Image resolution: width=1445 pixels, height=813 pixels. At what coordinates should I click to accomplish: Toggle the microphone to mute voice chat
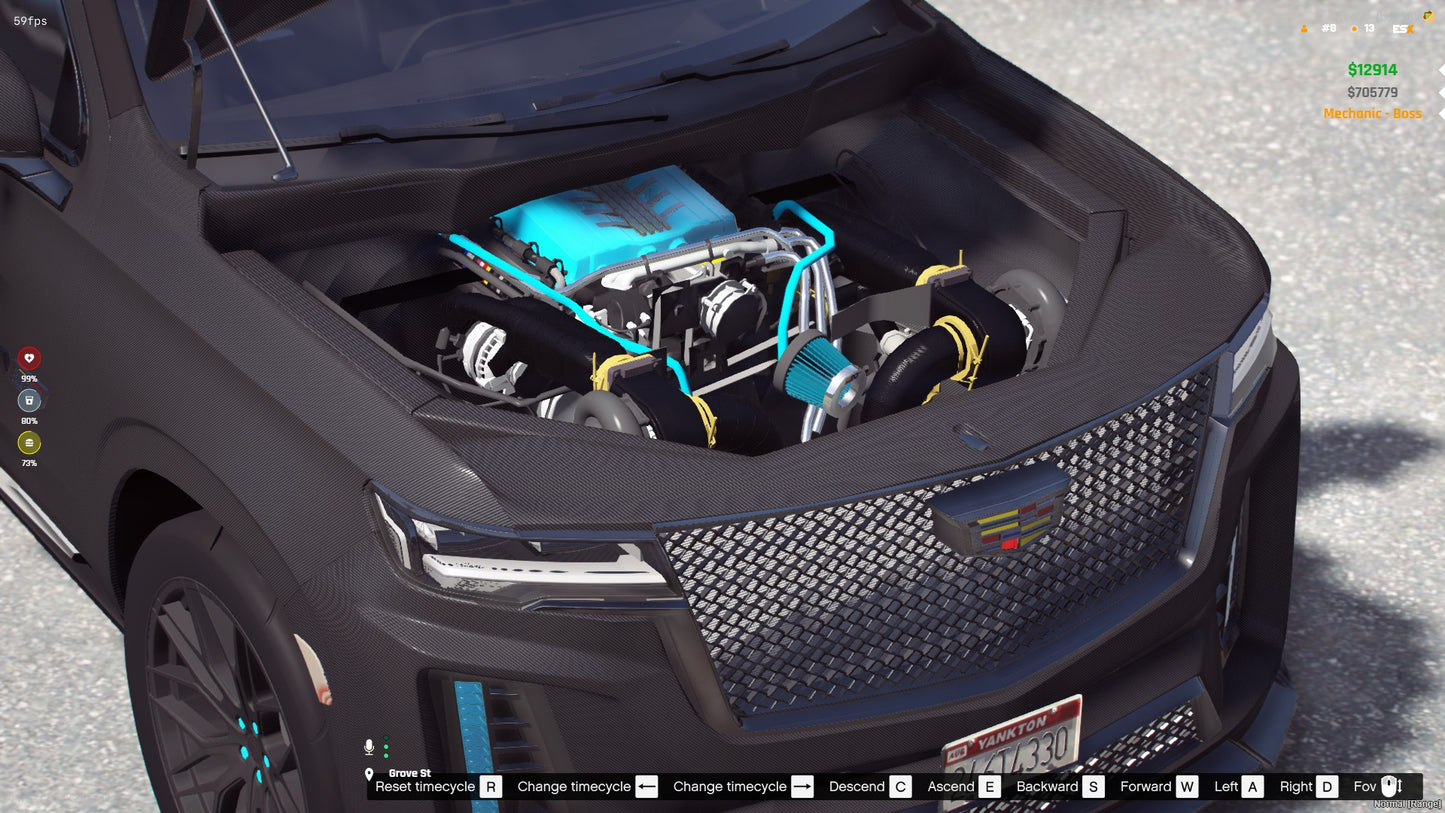tap(369, 746)
